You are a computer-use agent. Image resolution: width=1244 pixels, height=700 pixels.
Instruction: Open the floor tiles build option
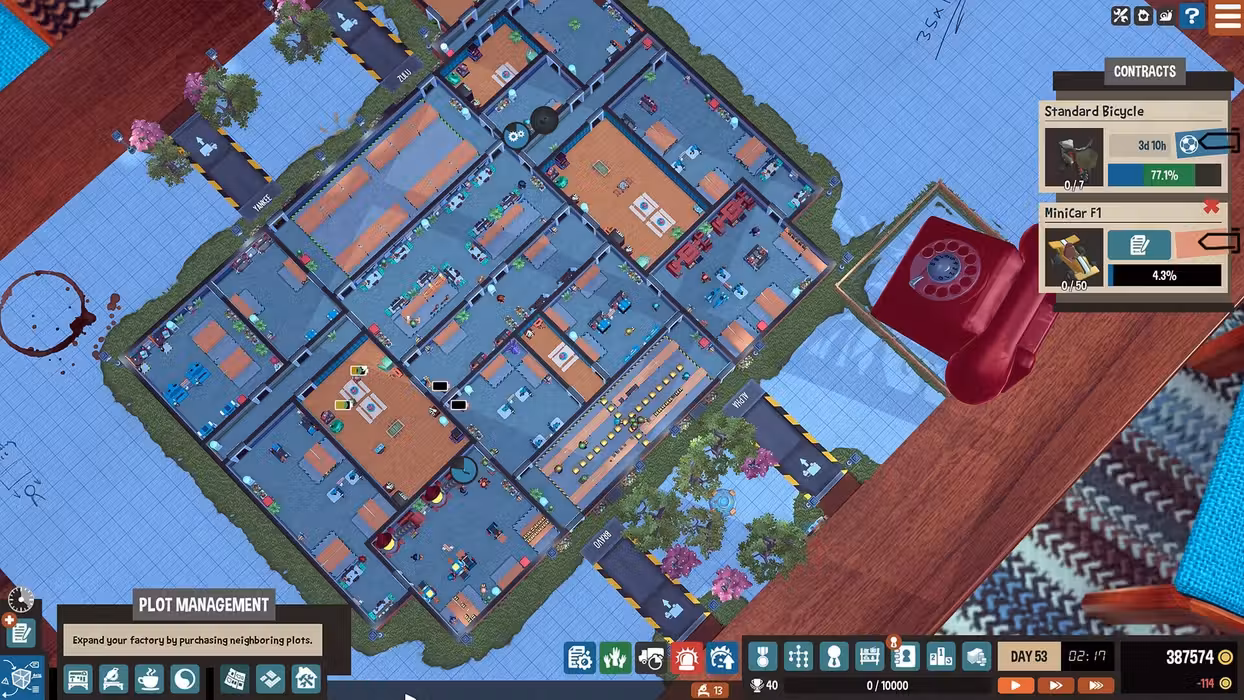click(270, 679)
